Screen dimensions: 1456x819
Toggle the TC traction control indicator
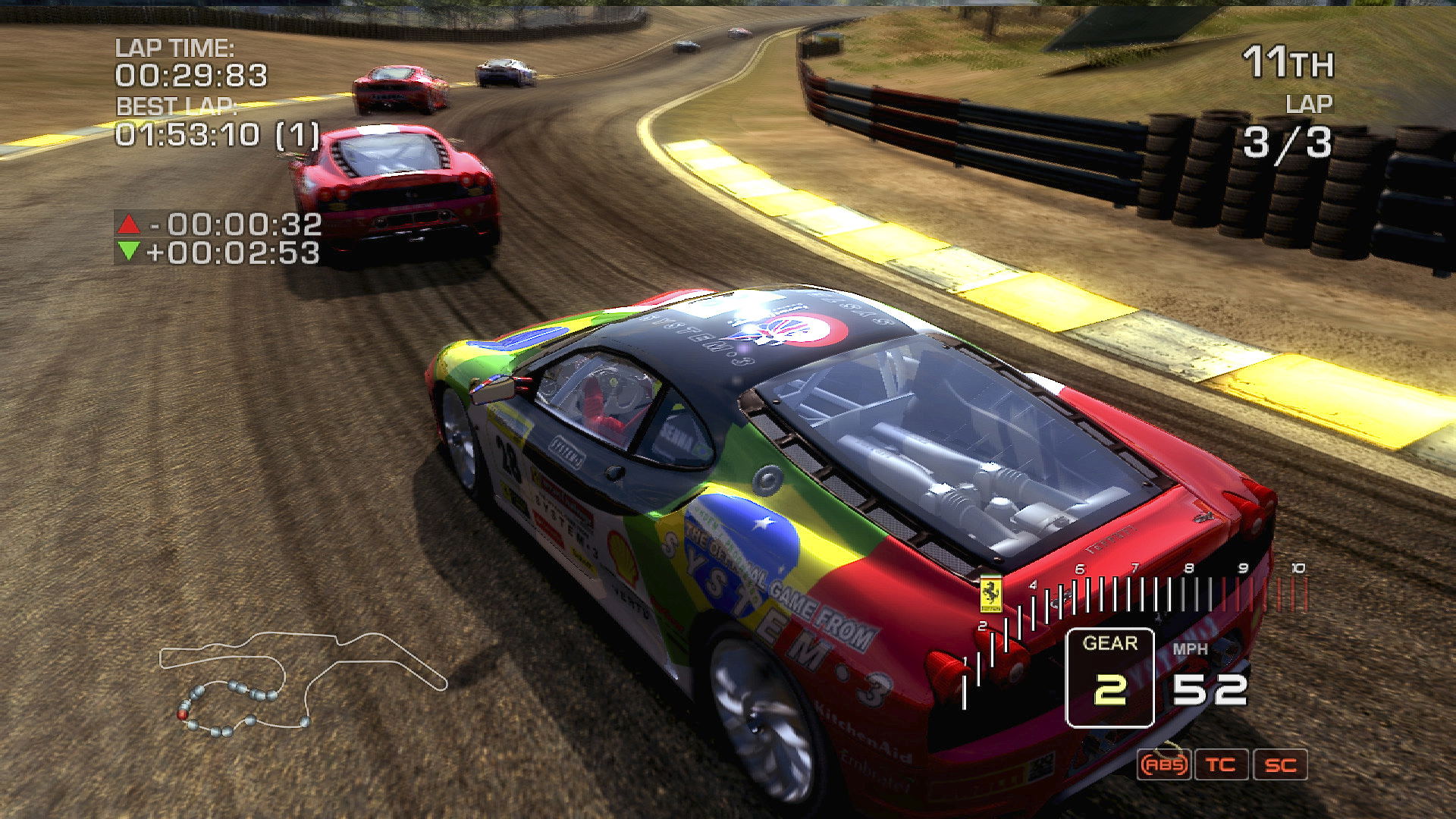point(1221,764)
